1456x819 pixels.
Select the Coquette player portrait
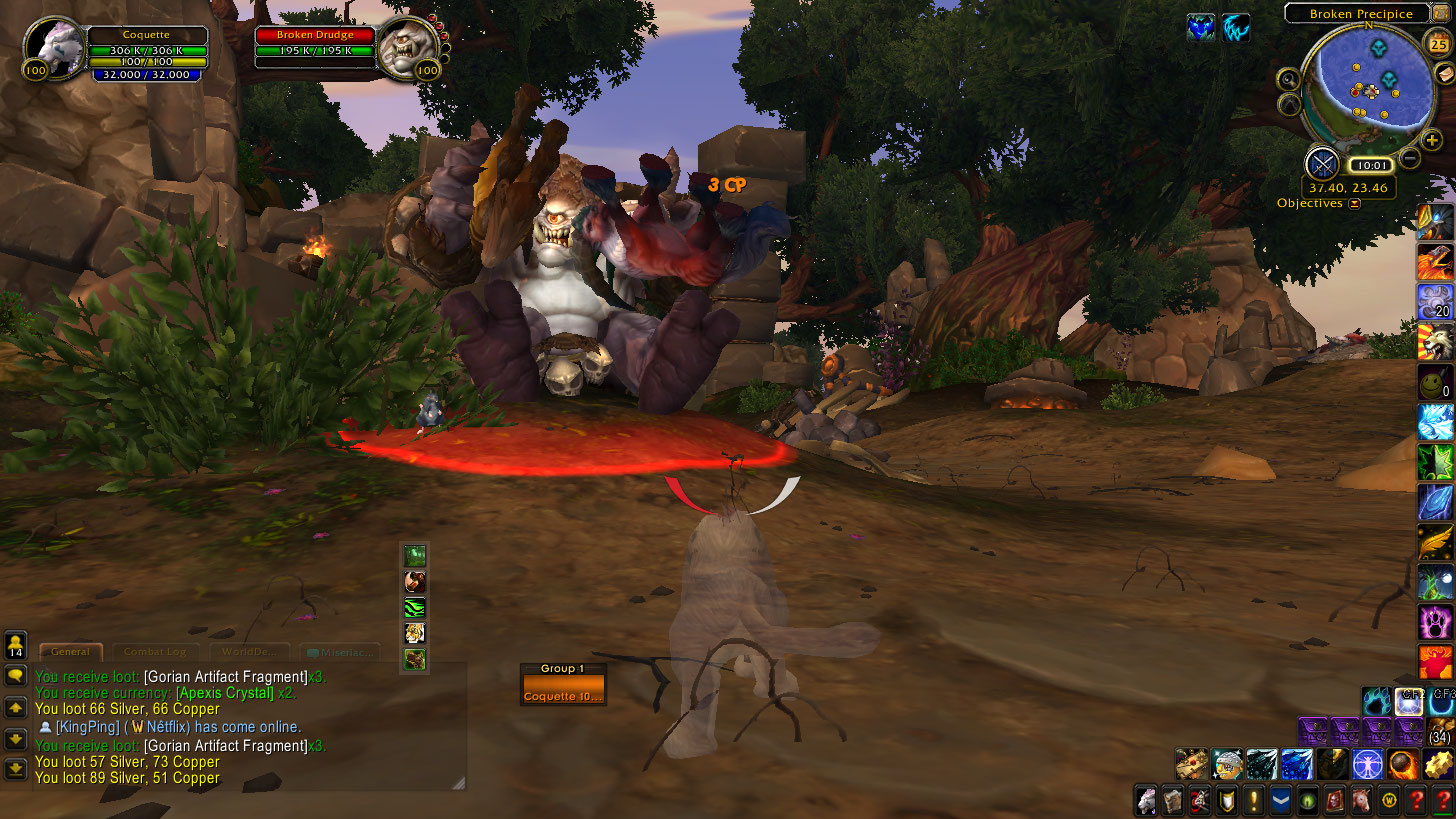click(52, 48)
